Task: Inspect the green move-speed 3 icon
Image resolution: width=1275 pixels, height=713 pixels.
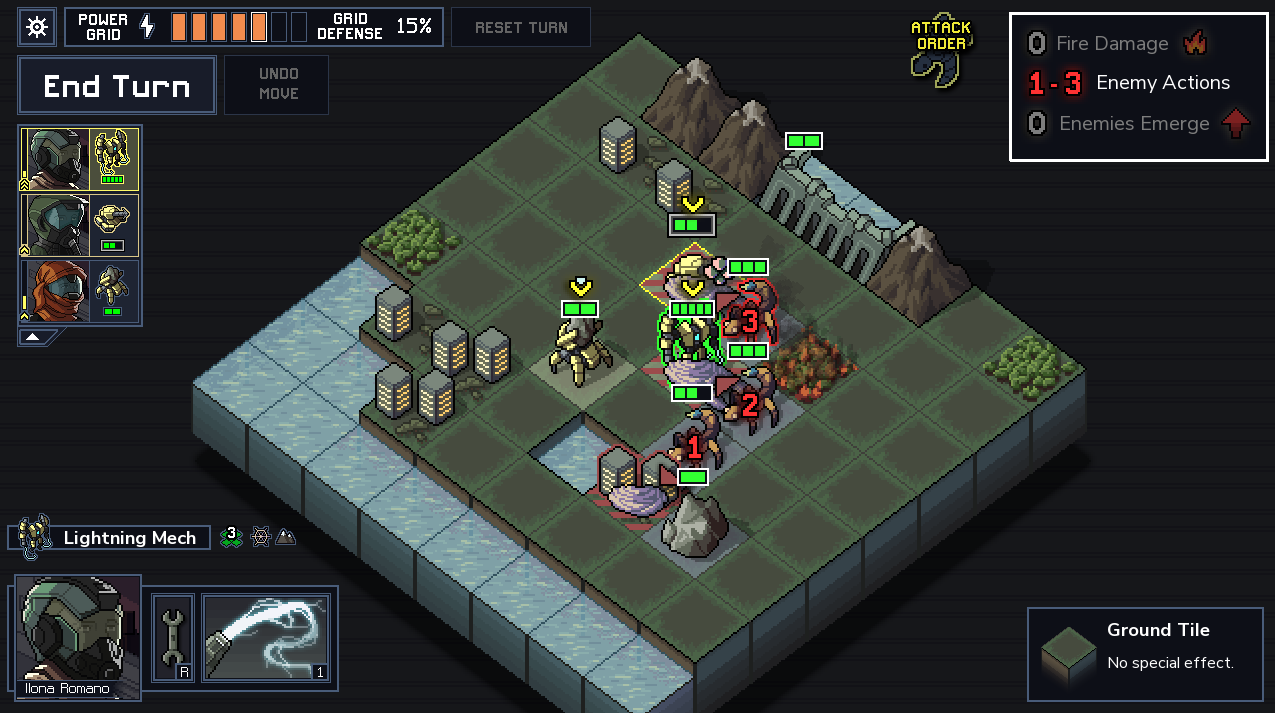Action: pos(232,536)
